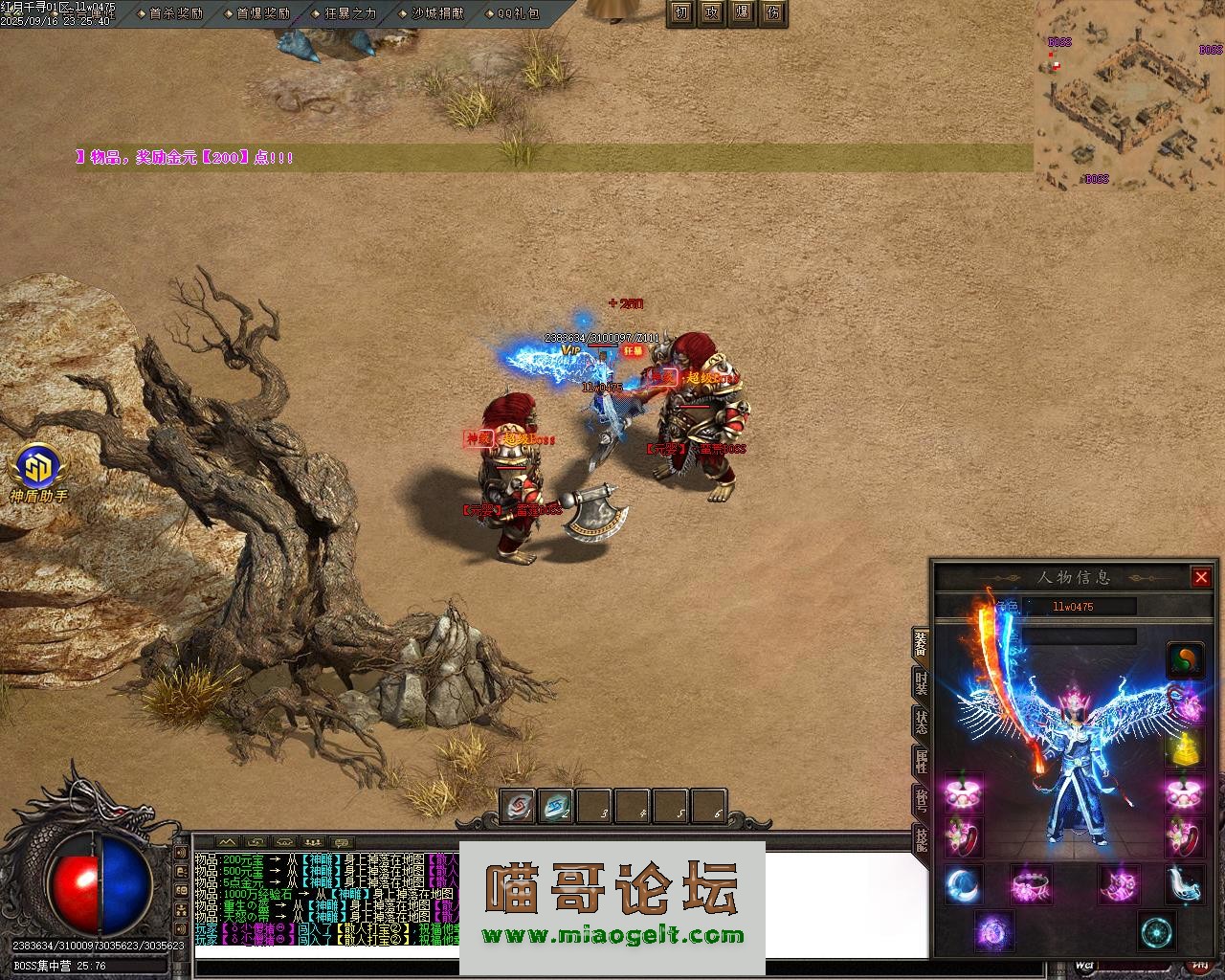Open the 首爆奖励 first-drop reward menu
The image size is (1225, 980).
click(x=258, y=13)
